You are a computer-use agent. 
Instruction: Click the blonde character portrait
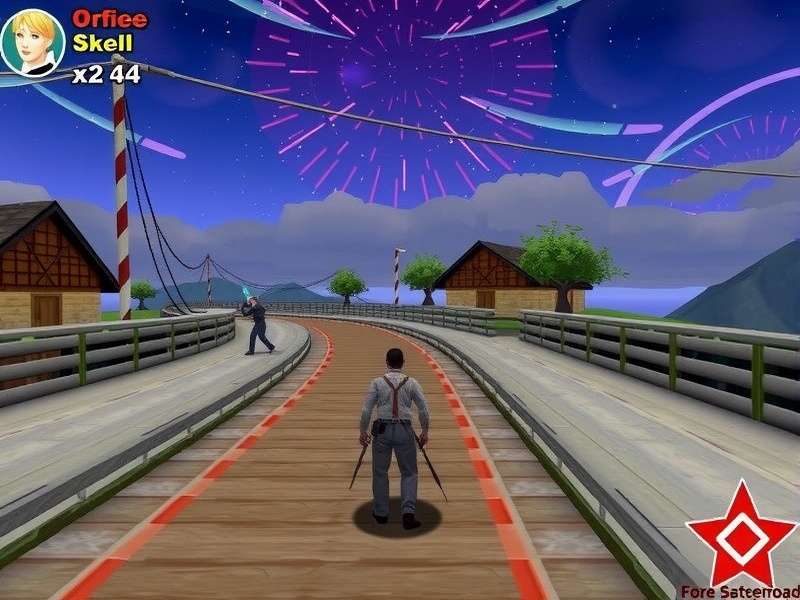tap(33, 42)
